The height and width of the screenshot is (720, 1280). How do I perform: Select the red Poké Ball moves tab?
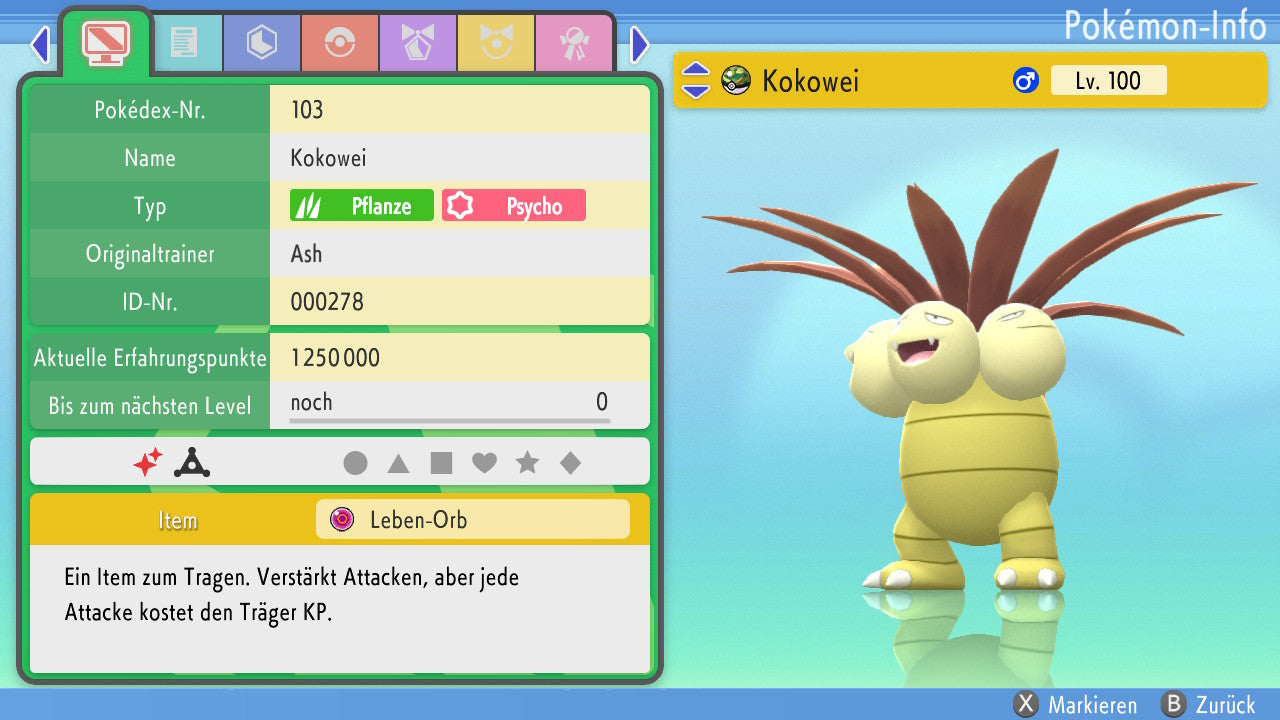pyautogui.click(x=340, y=43)
